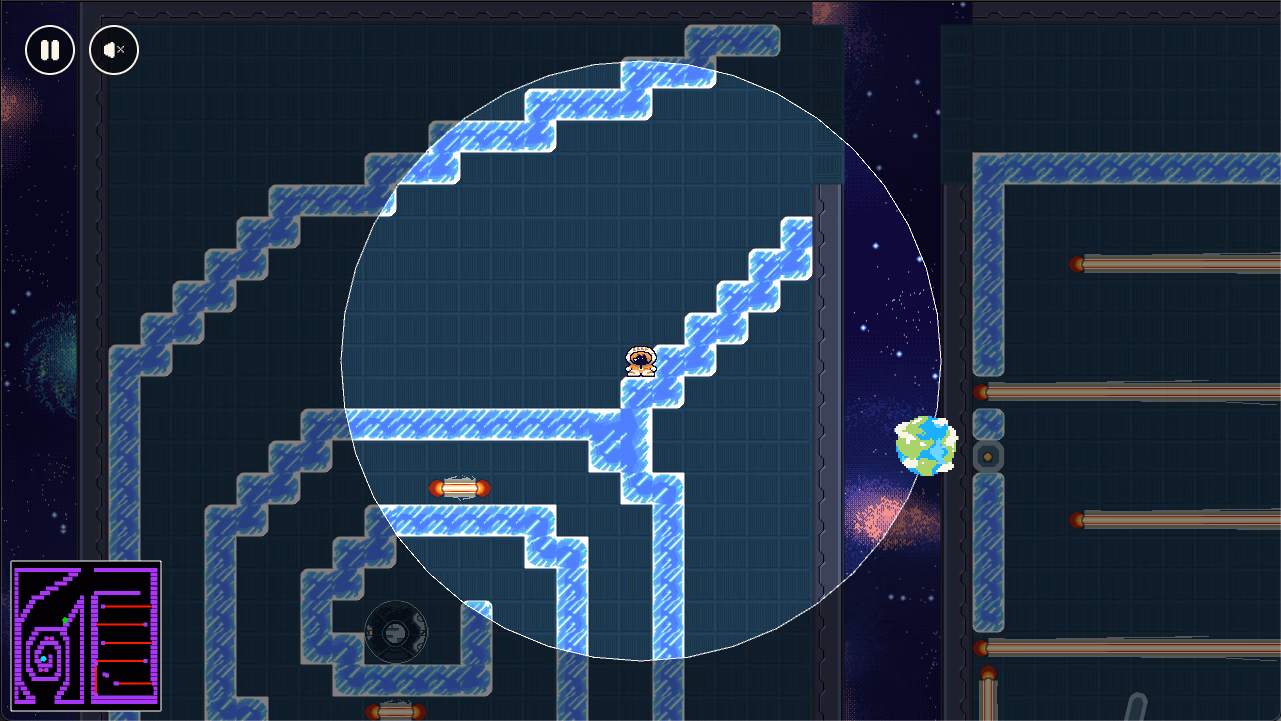
Task: Select the torch emitter on the right wall
Action: (x=1077, y=263)
